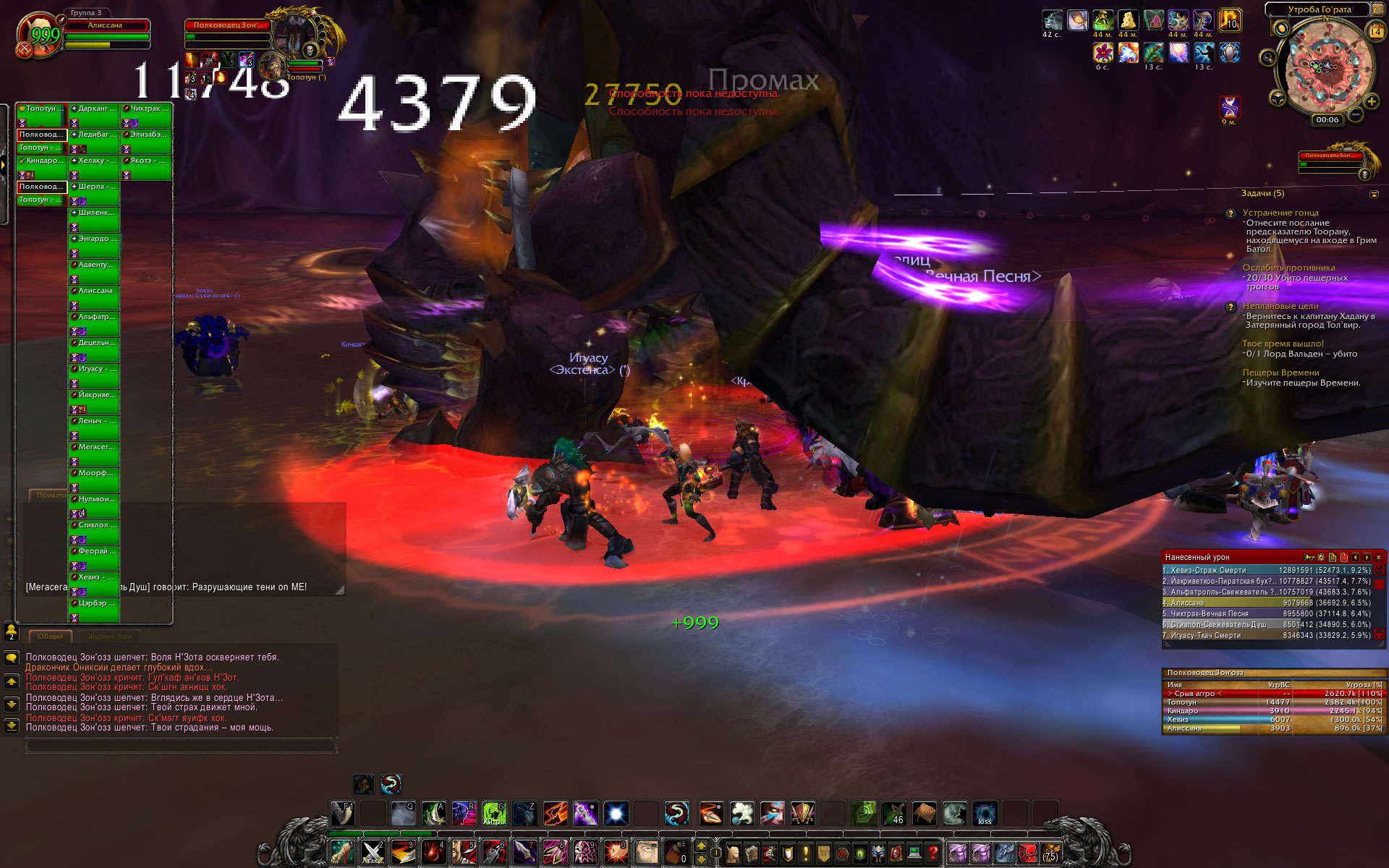Screen dimensions: 1389x868
Task: Click the hourglass debuff icon with 9 м.
Action: coord(1230,107)
